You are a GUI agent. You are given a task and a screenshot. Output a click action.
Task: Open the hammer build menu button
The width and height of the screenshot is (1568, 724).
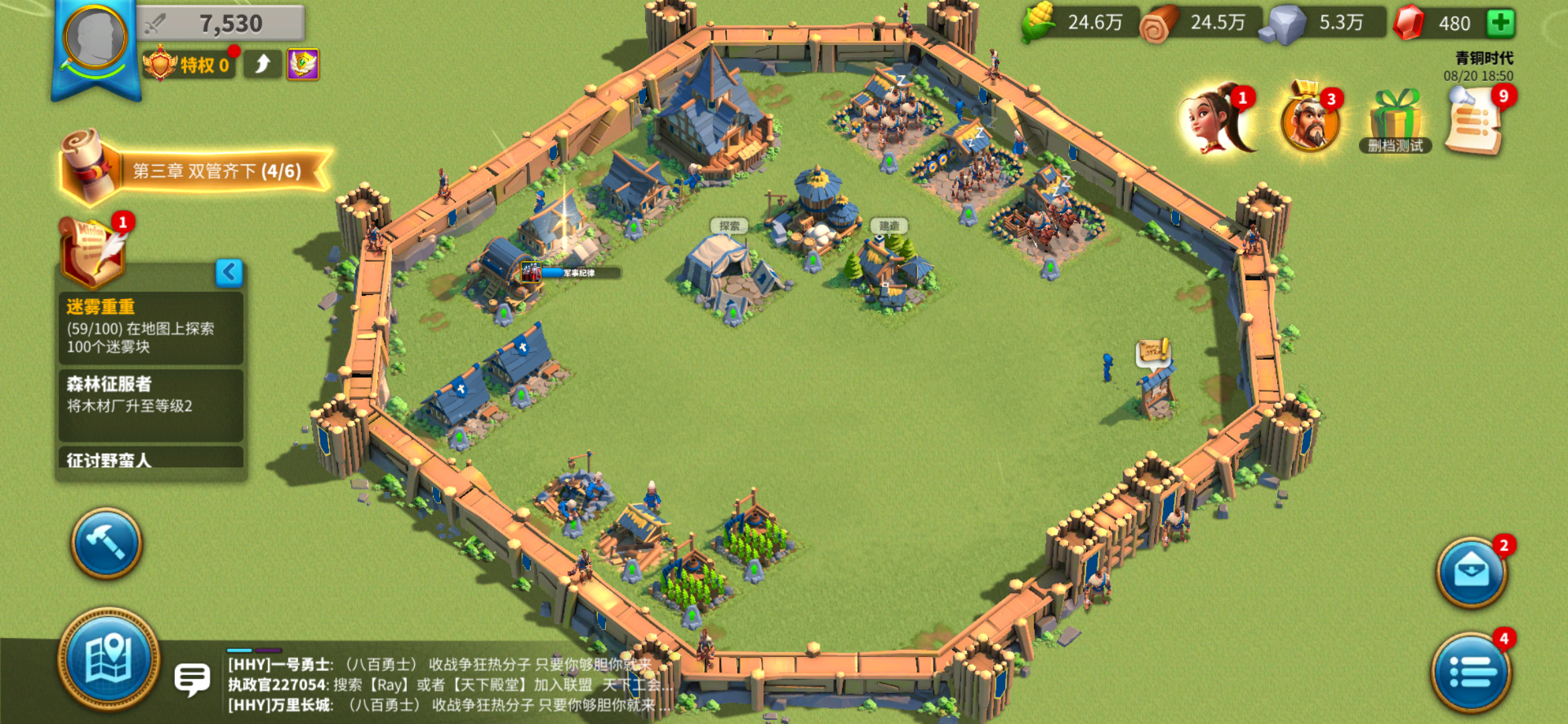tap(107, 543)
